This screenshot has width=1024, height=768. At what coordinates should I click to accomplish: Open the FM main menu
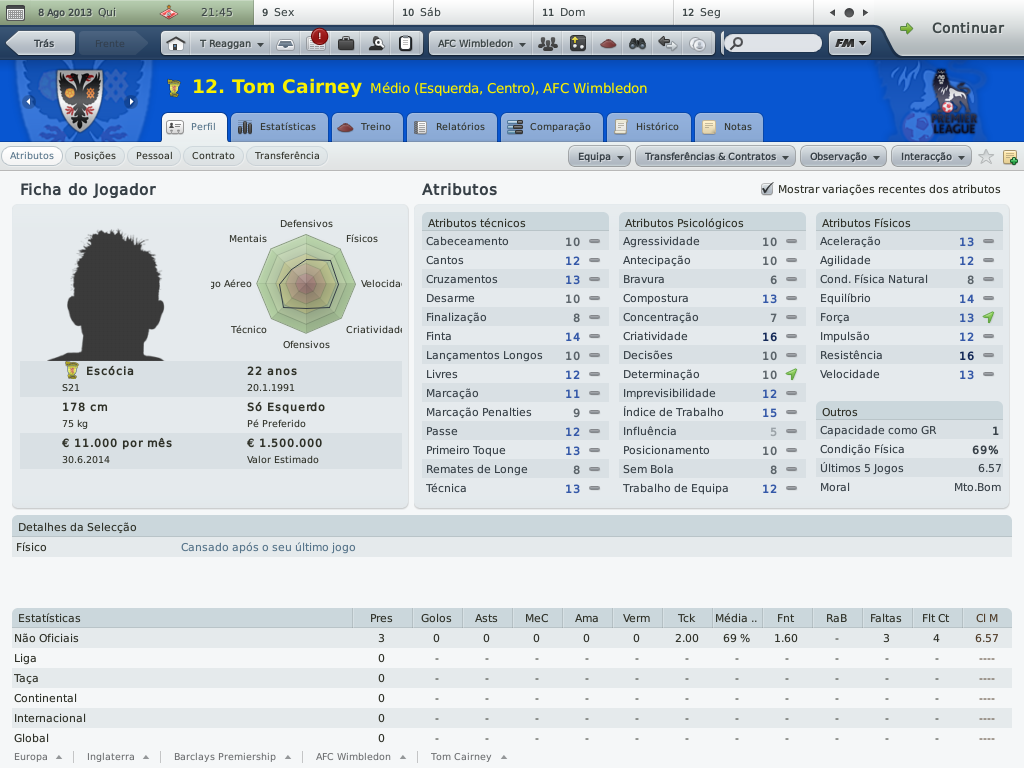point(849,44)
